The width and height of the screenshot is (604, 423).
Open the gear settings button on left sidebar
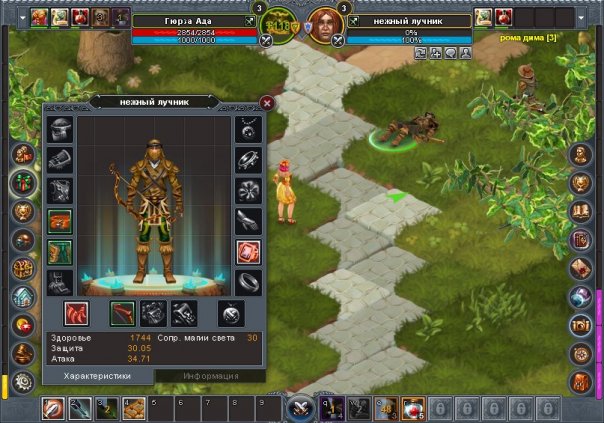coord(21,382)
